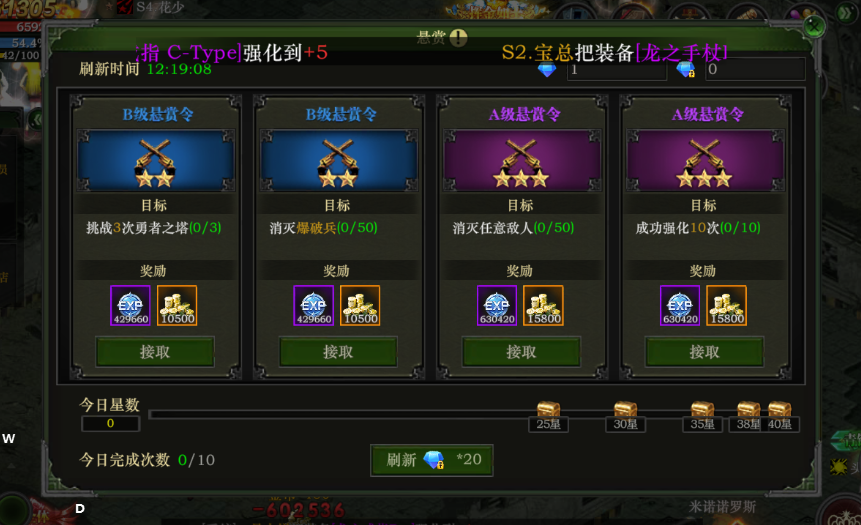Open the 25星 treasure chest
This screenshot has height=525, width=861.
[547, 411]
